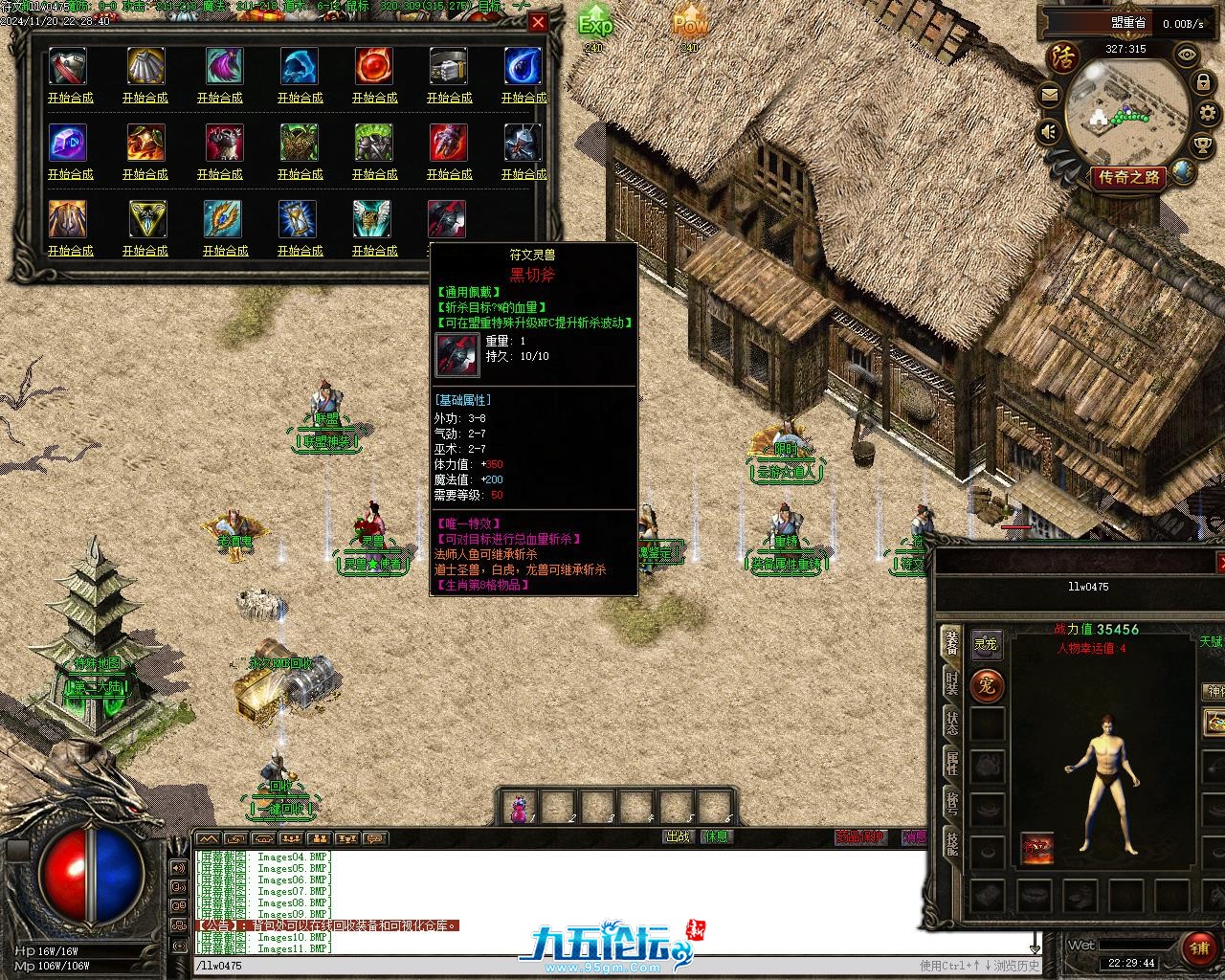1225x980 pixels.
Task: Switch to the 时装 tab
Action: click(950, 682)
